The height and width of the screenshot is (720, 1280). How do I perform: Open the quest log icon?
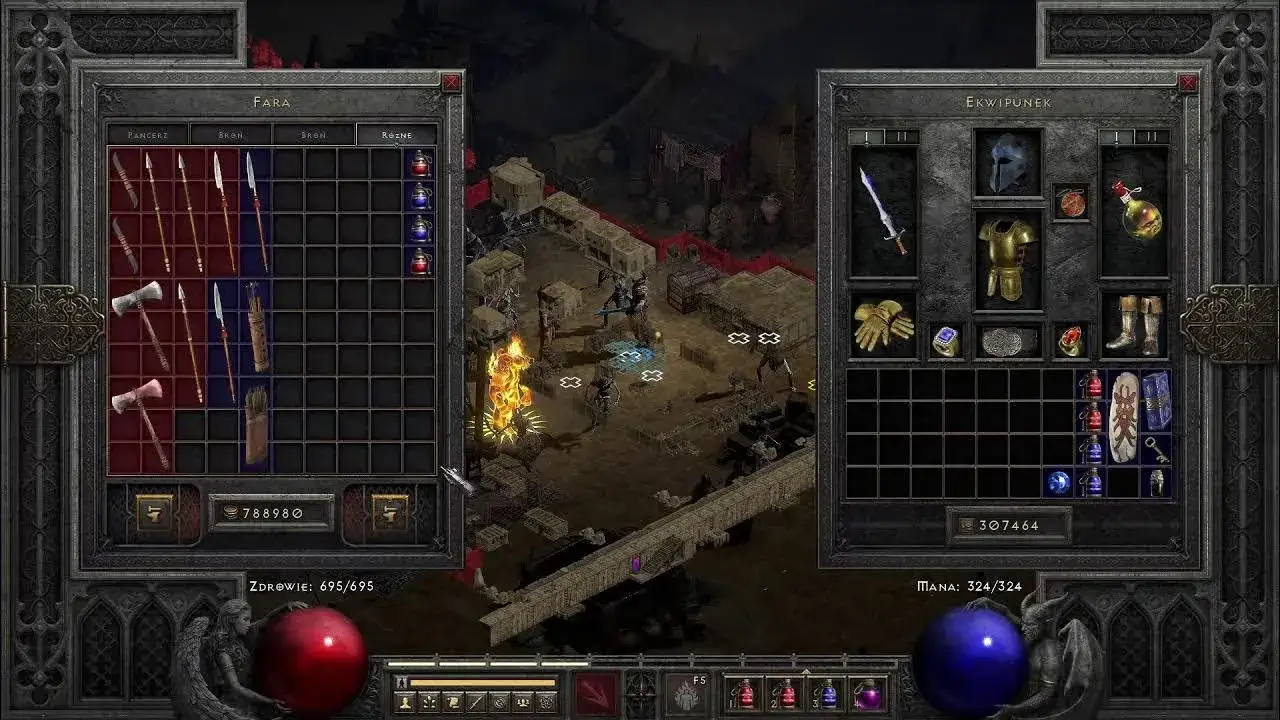453,702
